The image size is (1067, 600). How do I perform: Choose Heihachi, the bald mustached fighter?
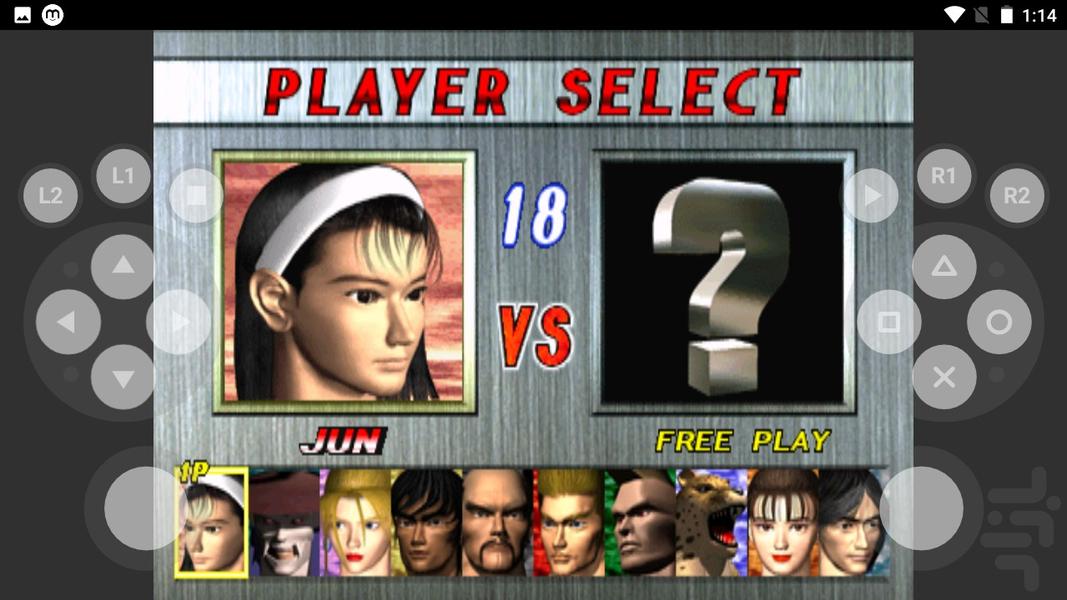[x=497, y=523]
